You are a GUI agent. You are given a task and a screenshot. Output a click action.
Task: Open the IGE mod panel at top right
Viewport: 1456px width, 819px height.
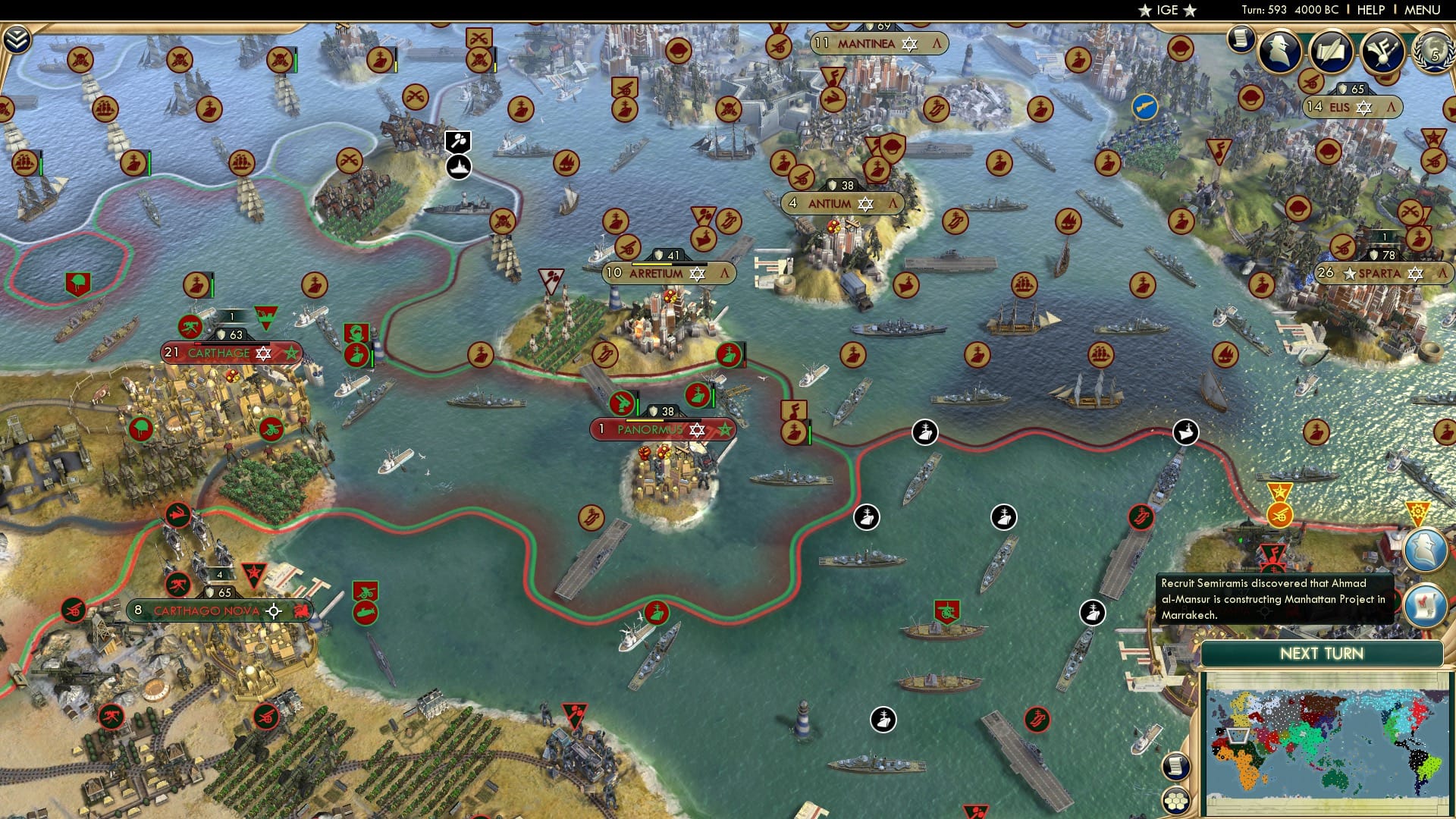pos(1167,10)
